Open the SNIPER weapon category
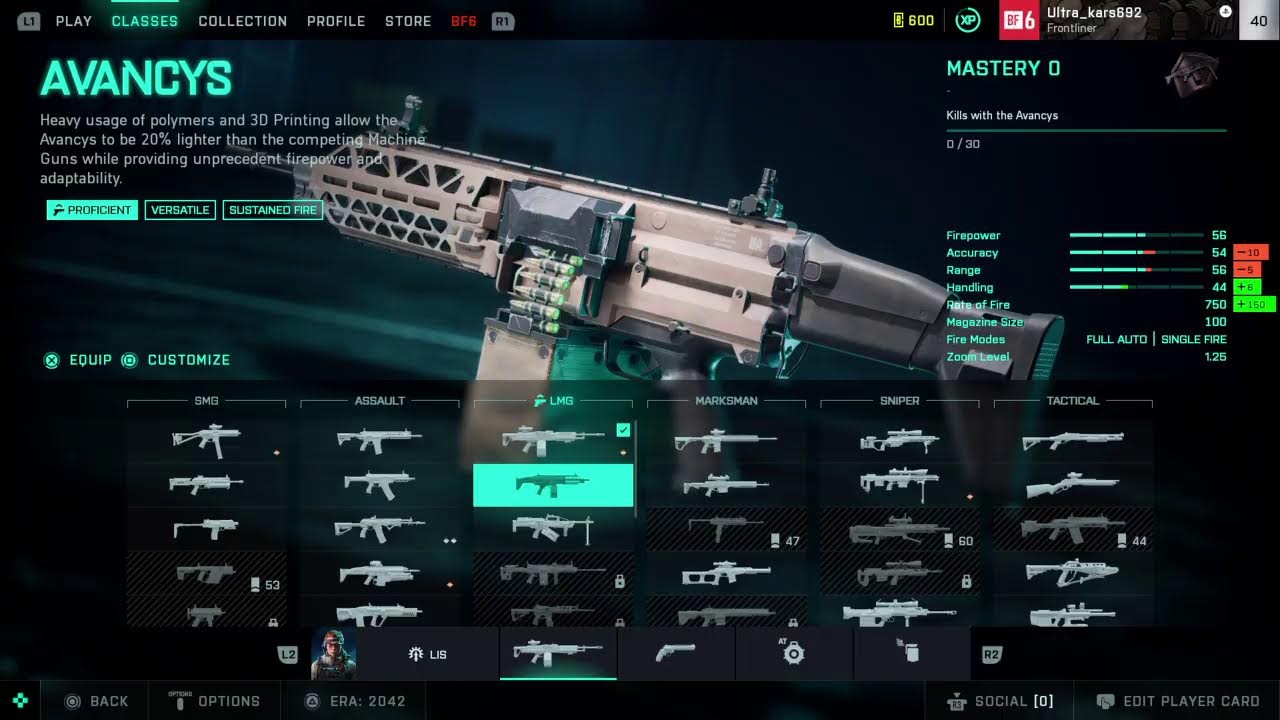Viewport: 1280px width, 720px height. click(899, 401)
